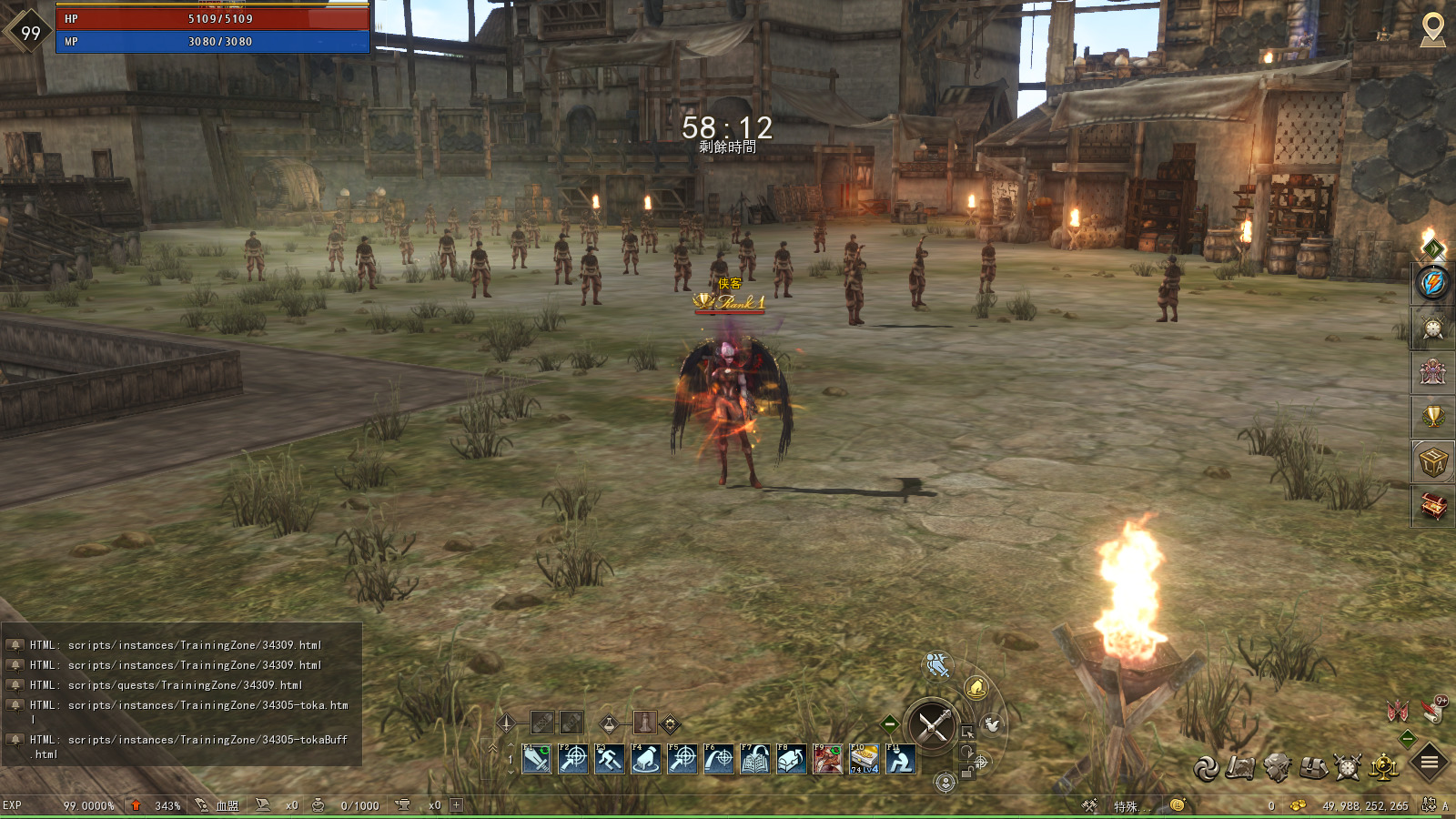Click the golden balance scale trade icon
The height and width of the screenshot is (819, 1456).
pos(1382,767)
